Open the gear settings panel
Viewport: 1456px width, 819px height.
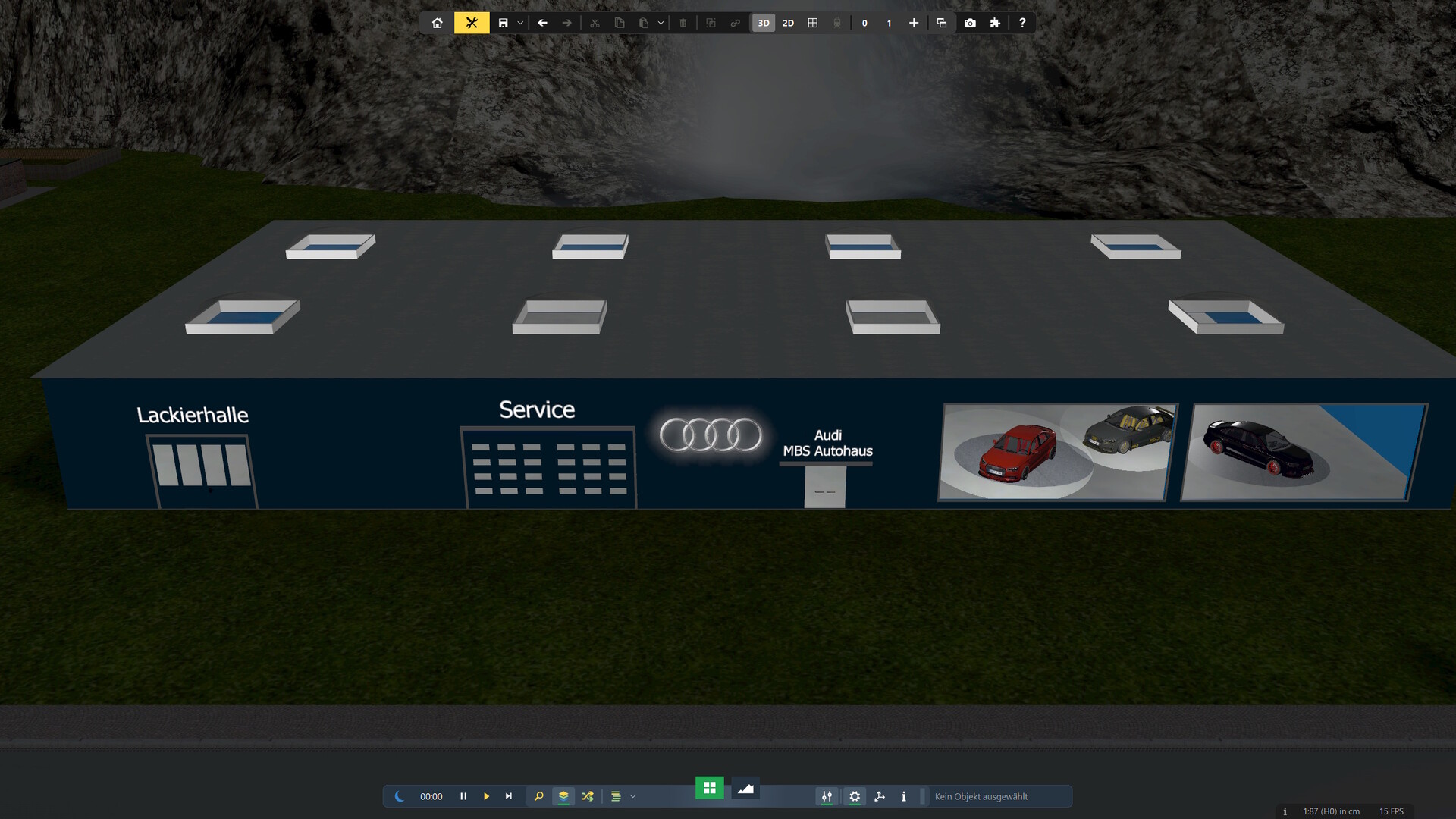(x=855, y=796)
